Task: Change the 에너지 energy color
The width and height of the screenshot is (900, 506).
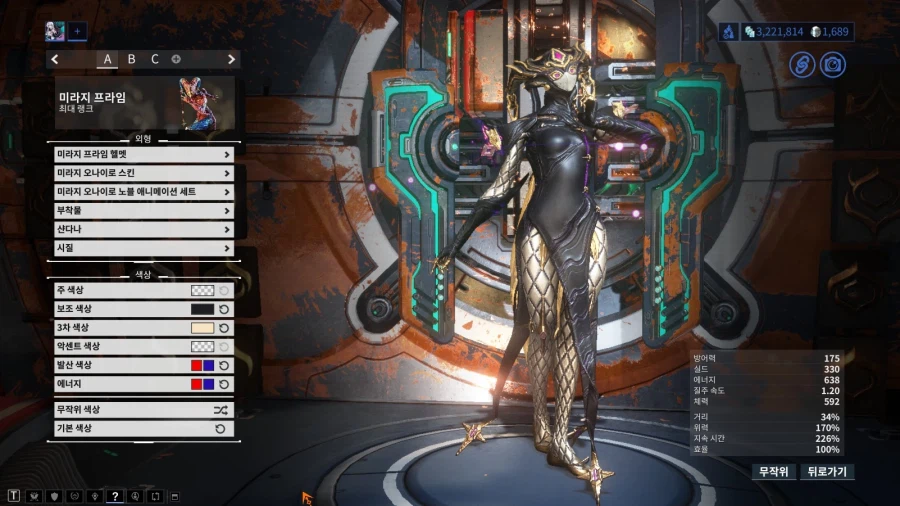Action: pyautogui.click(x=203, y=384)
